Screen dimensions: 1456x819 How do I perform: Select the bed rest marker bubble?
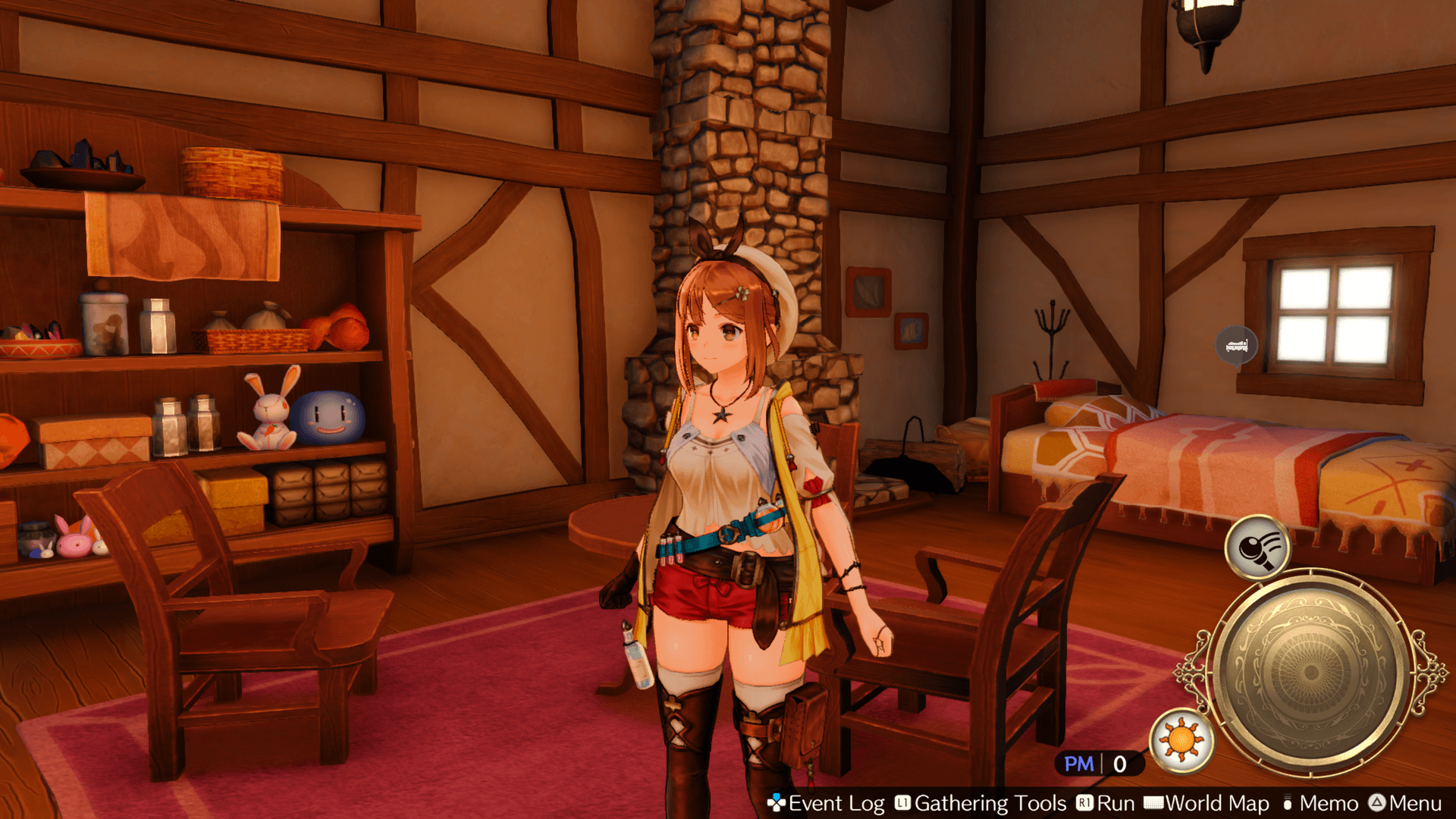click(x=1236, y=346)
